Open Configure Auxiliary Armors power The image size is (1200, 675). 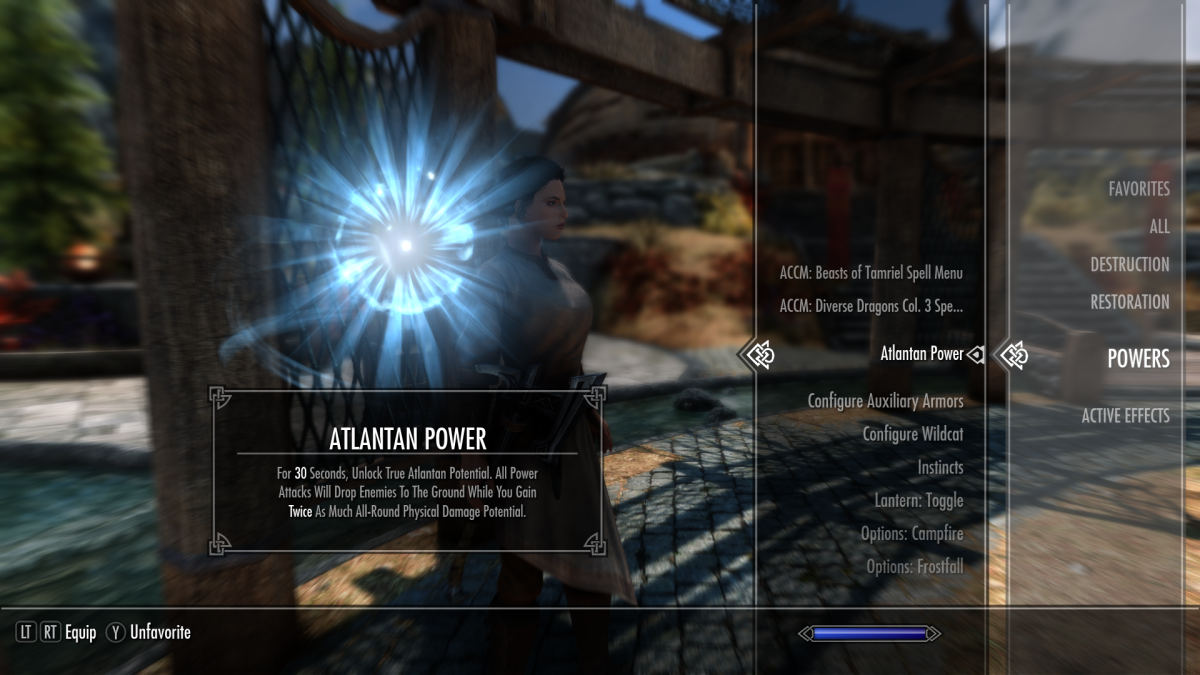[885, 401]
